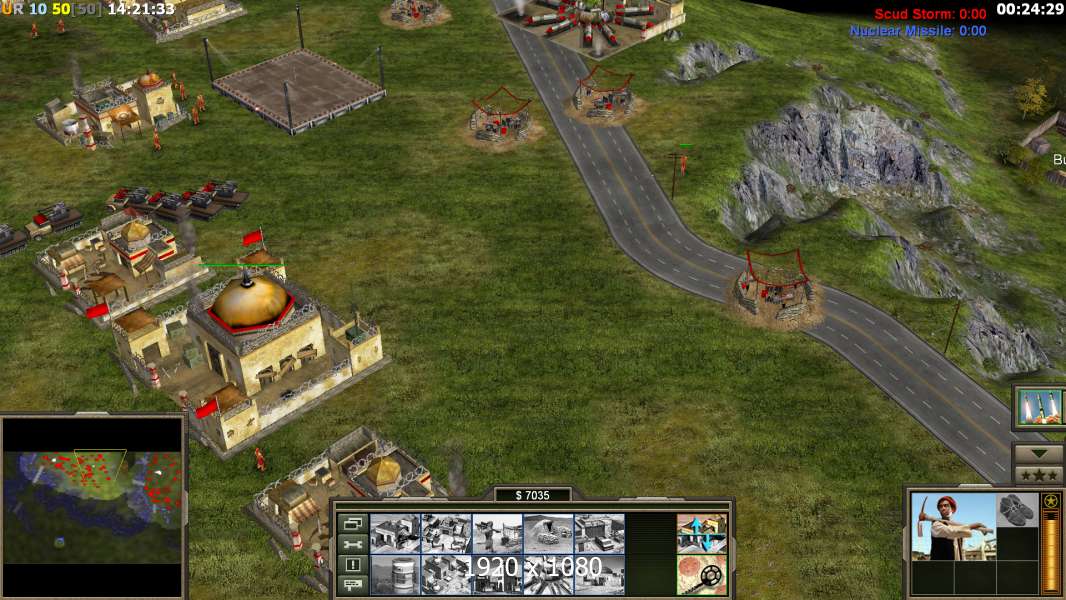Activate the magnifier scan command icon
1066x600 pixels.
702,574
